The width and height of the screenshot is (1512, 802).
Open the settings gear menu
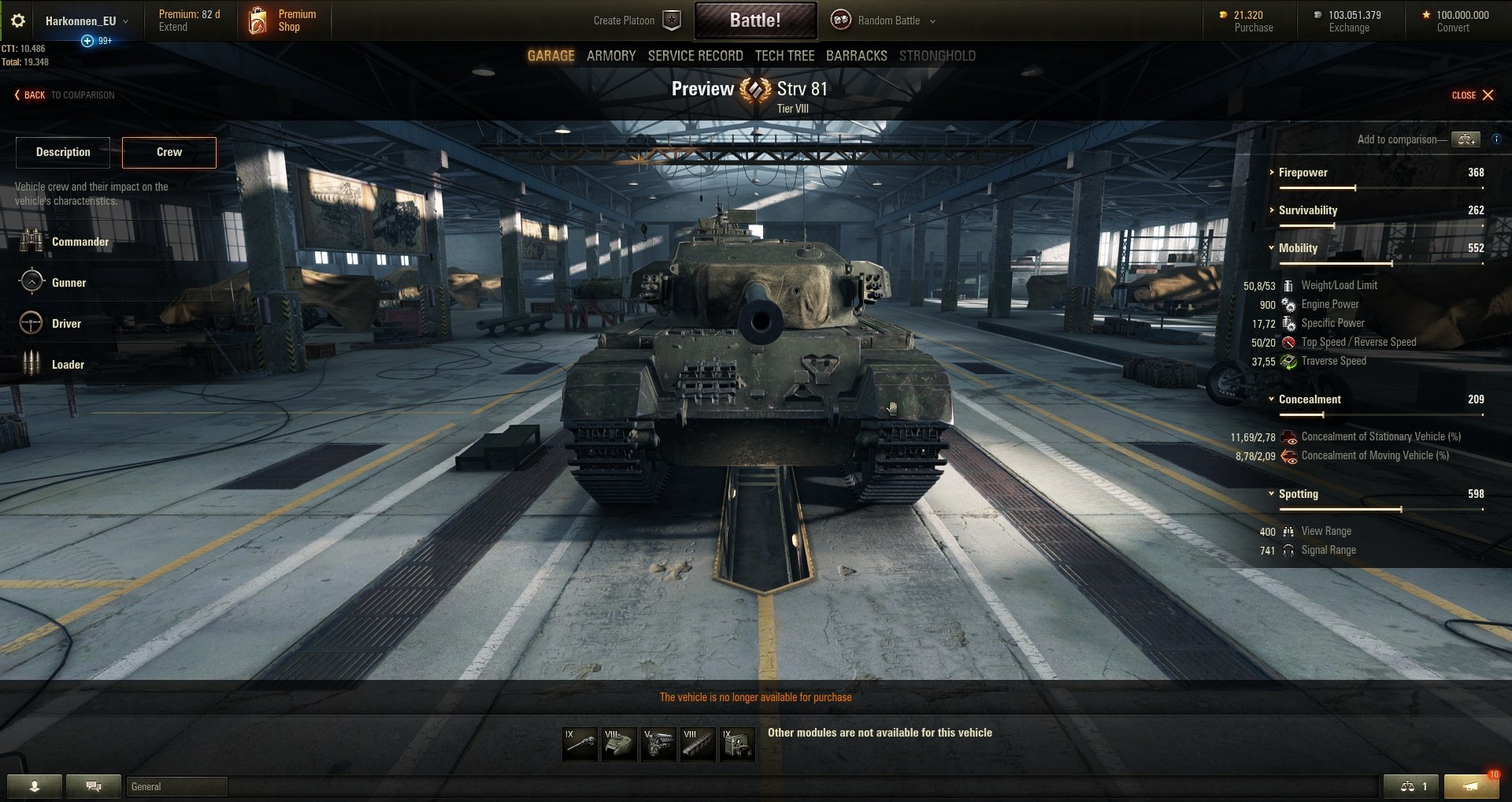pos(18,20)
